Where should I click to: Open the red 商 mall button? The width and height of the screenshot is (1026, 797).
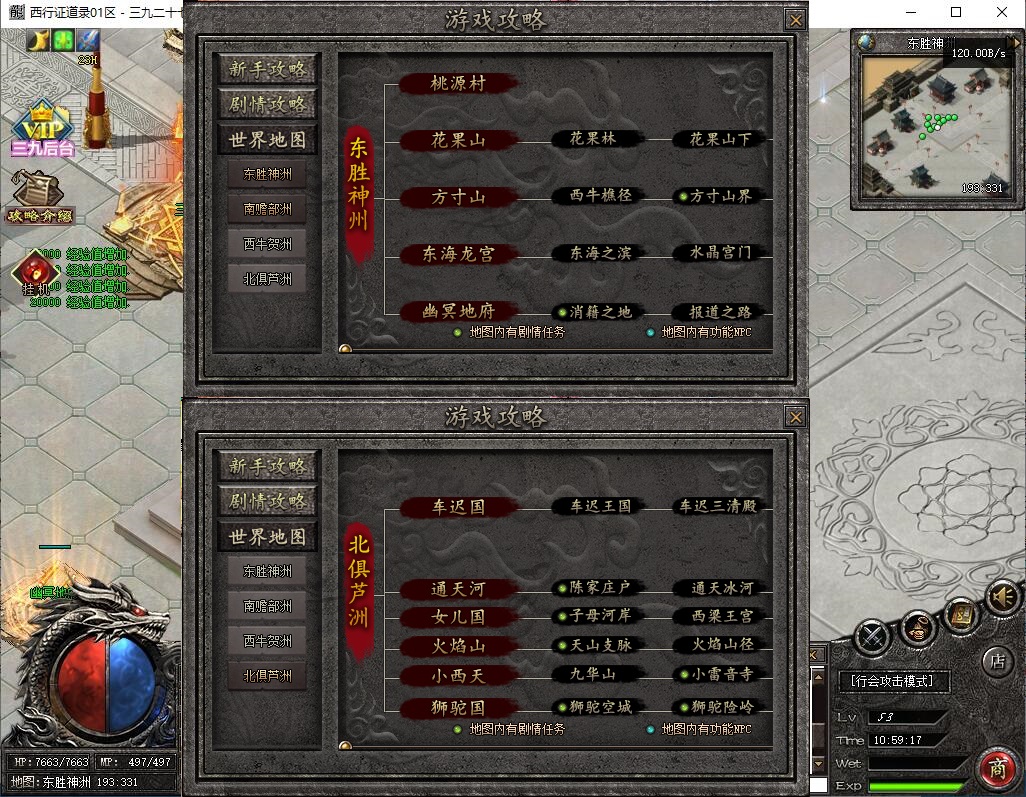(x=996, y=768)
